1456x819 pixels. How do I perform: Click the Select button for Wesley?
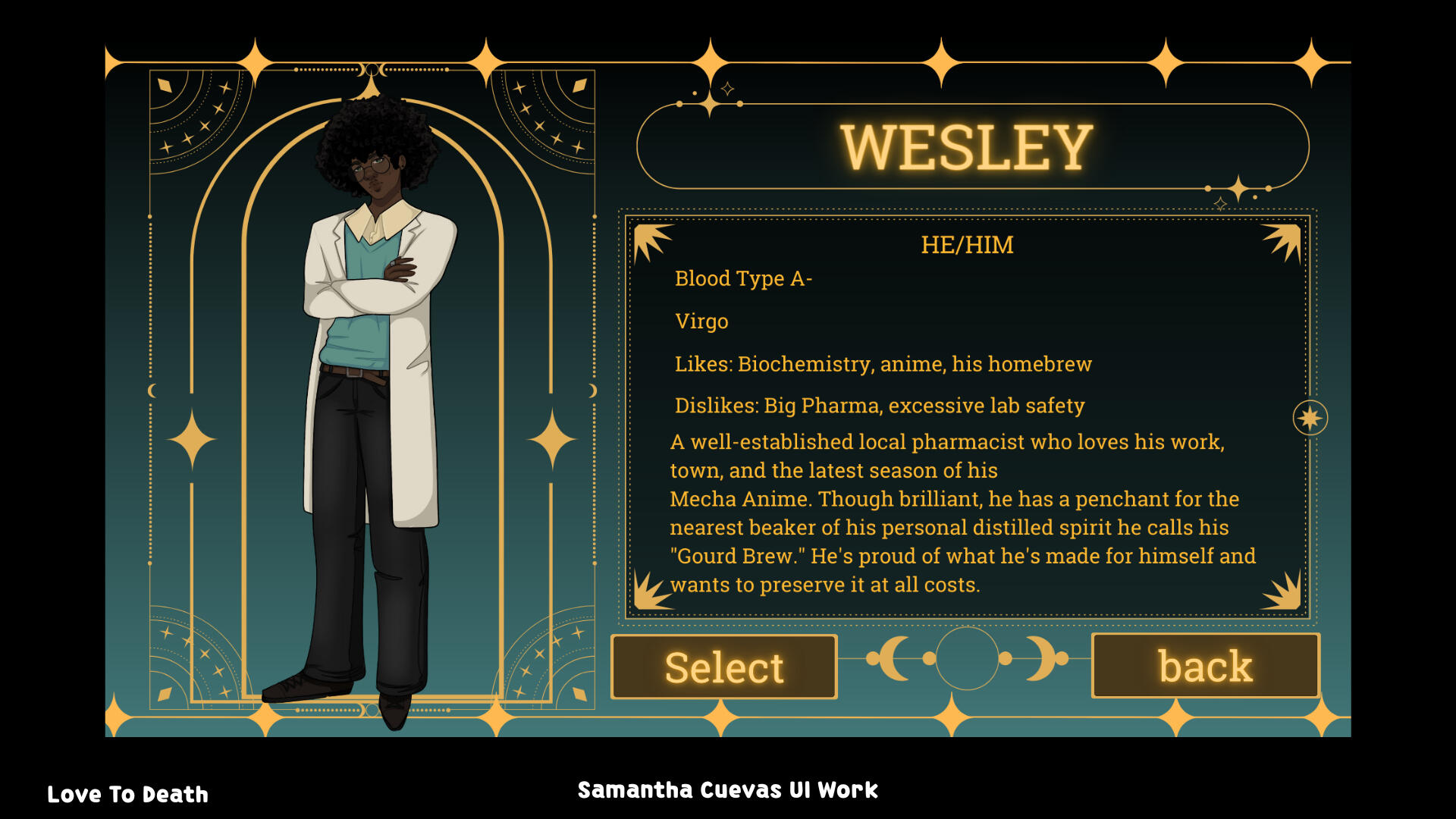(x=723, y=667)
